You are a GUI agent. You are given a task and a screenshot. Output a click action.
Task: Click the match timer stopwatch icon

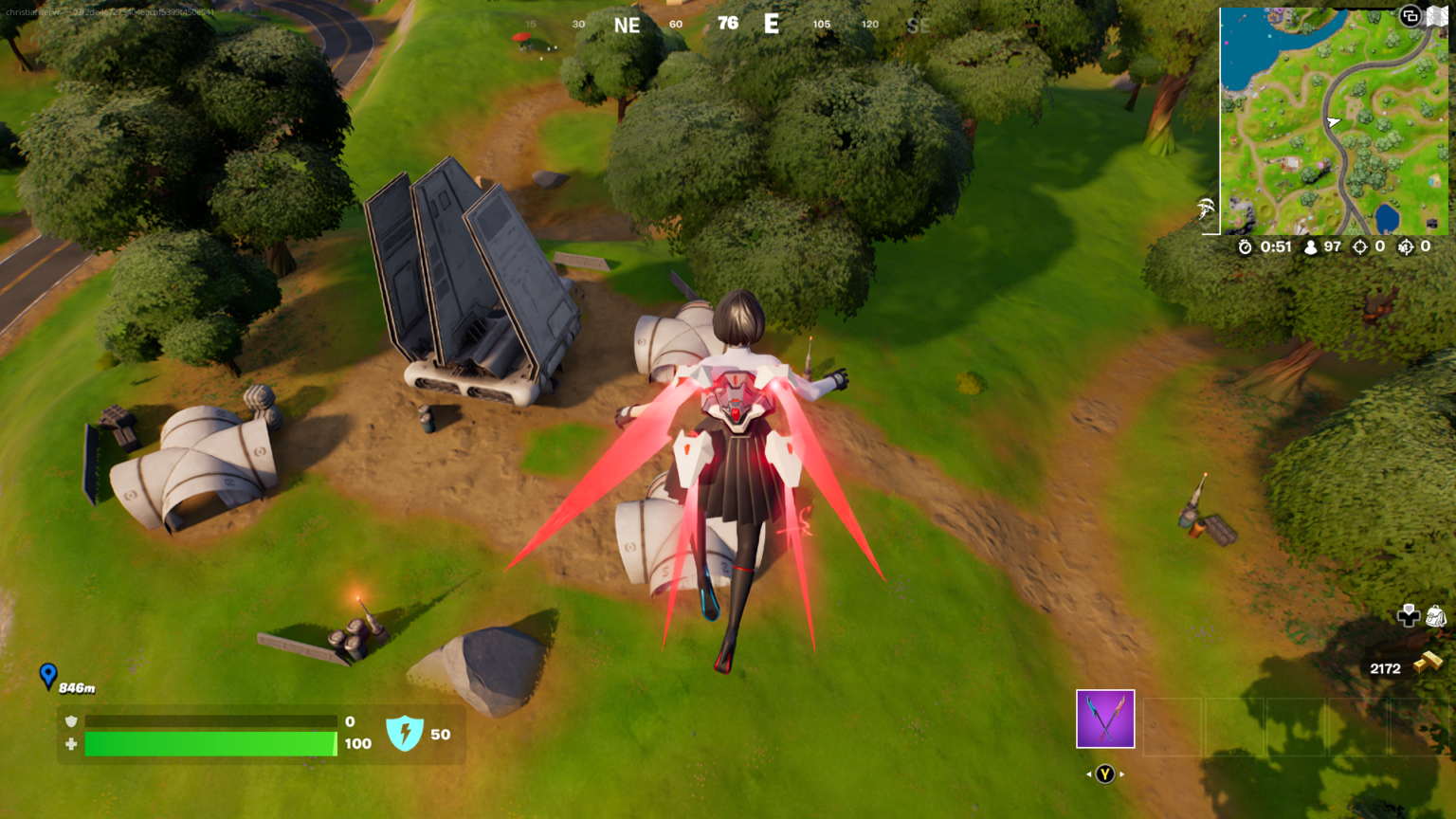click(1247, 246)
